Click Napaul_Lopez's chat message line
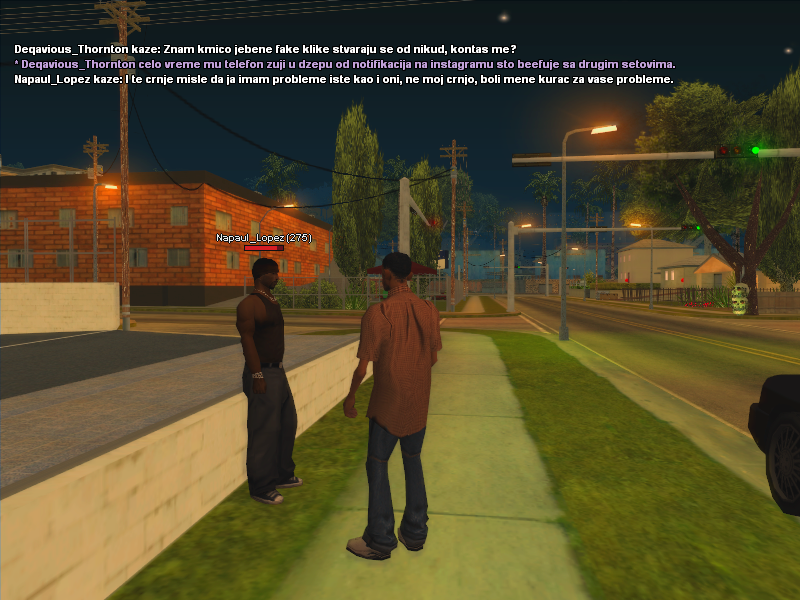The height and width of the screenshot is (600, 800). [343, 79]
